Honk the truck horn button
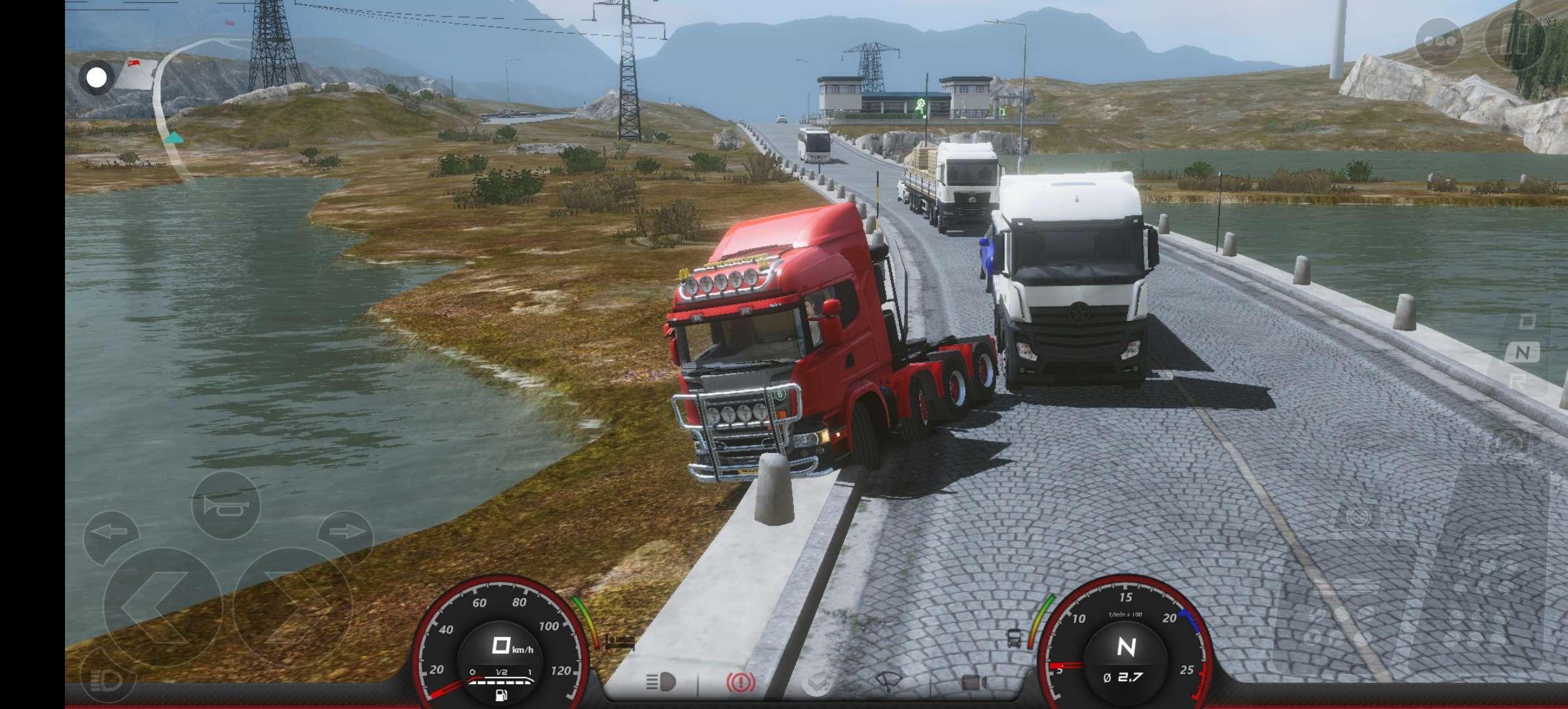Screen dimensions: 1568x709 click(226, 505)
